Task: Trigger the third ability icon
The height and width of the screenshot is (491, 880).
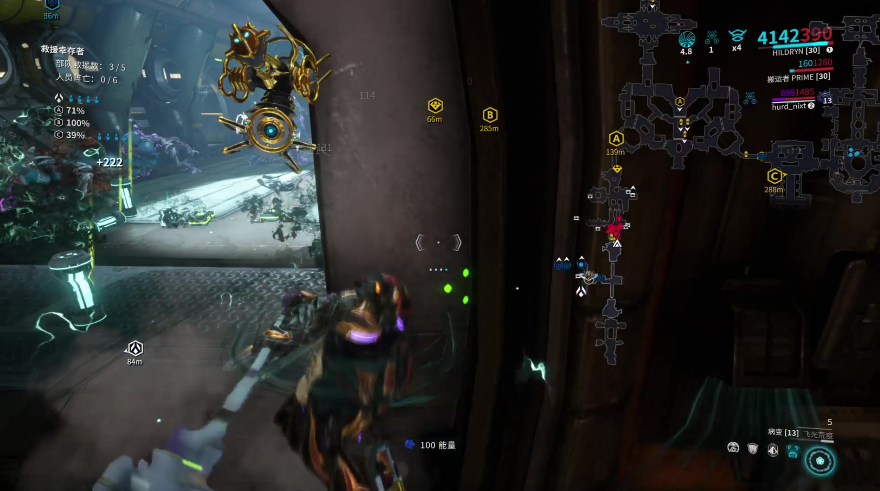Action: [773, 450]
